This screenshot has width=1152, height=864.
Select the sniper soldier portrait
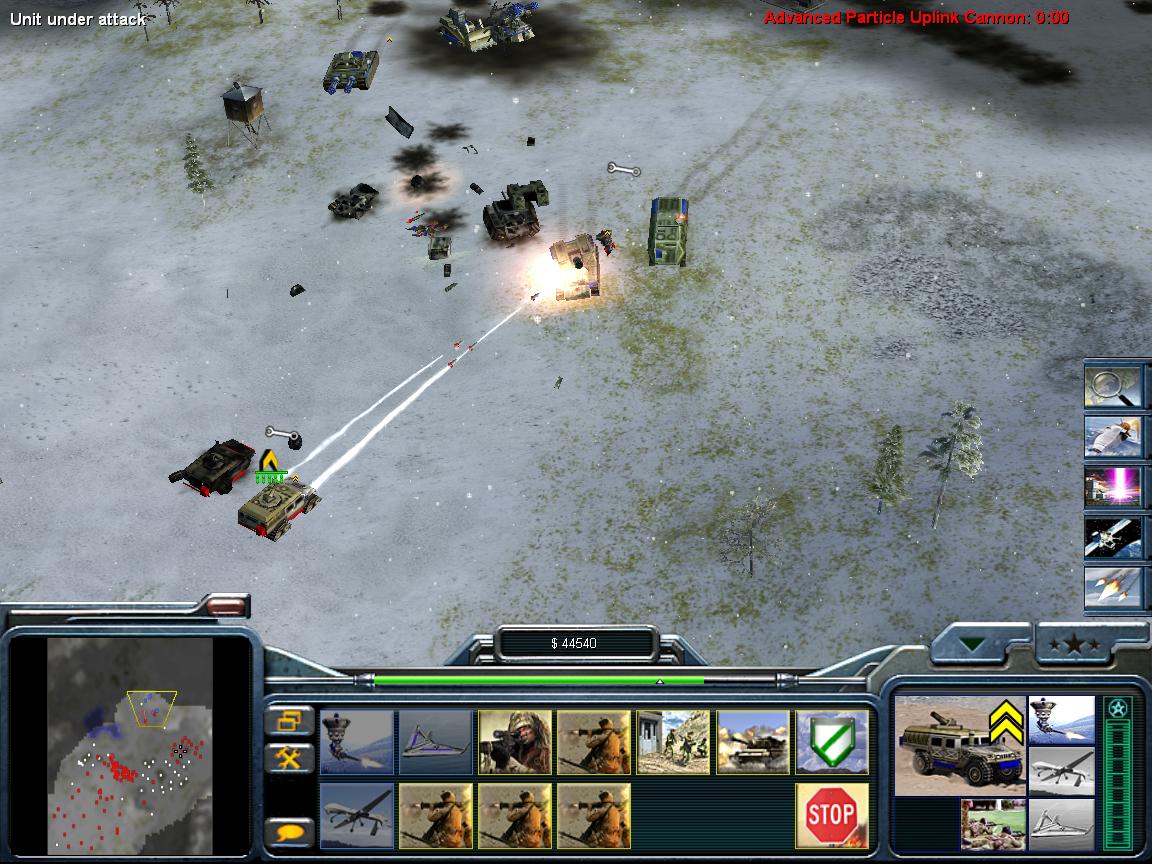click(x=515, y=742)
